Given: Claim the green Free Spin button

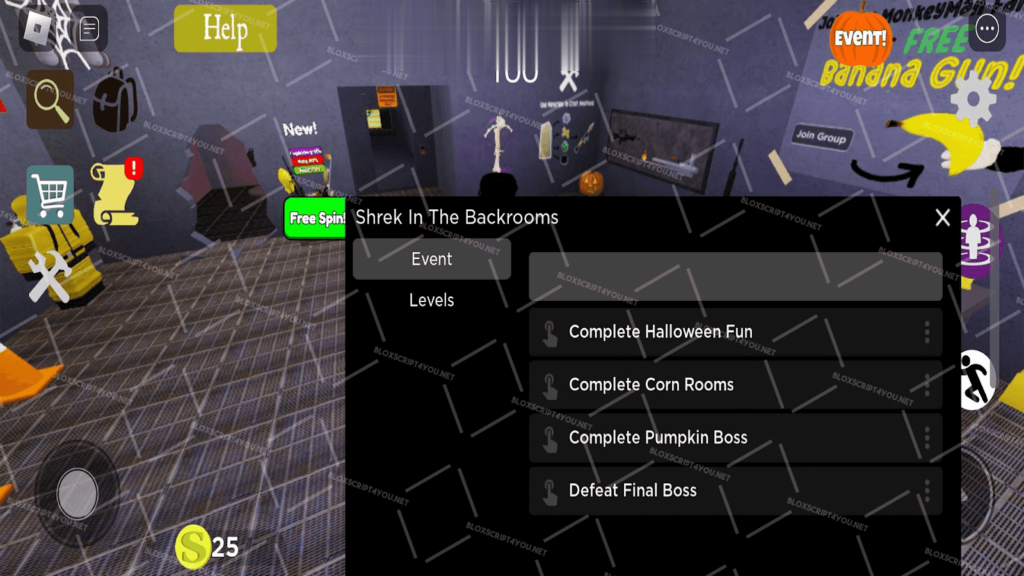Looking at the screenshot, I should coord(315,219).
